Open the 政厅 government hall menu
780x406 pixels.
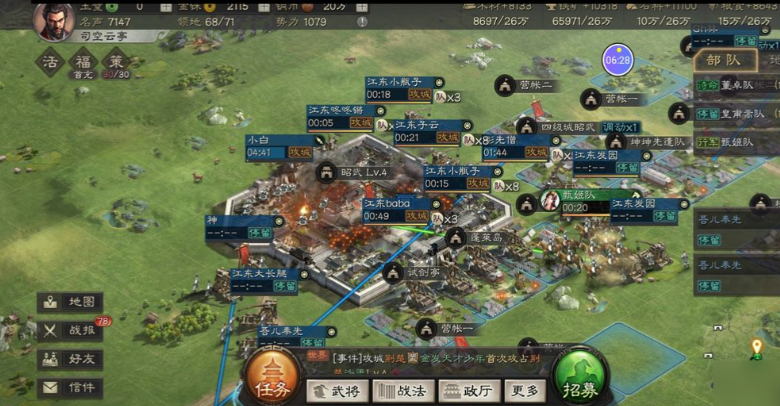468,391
